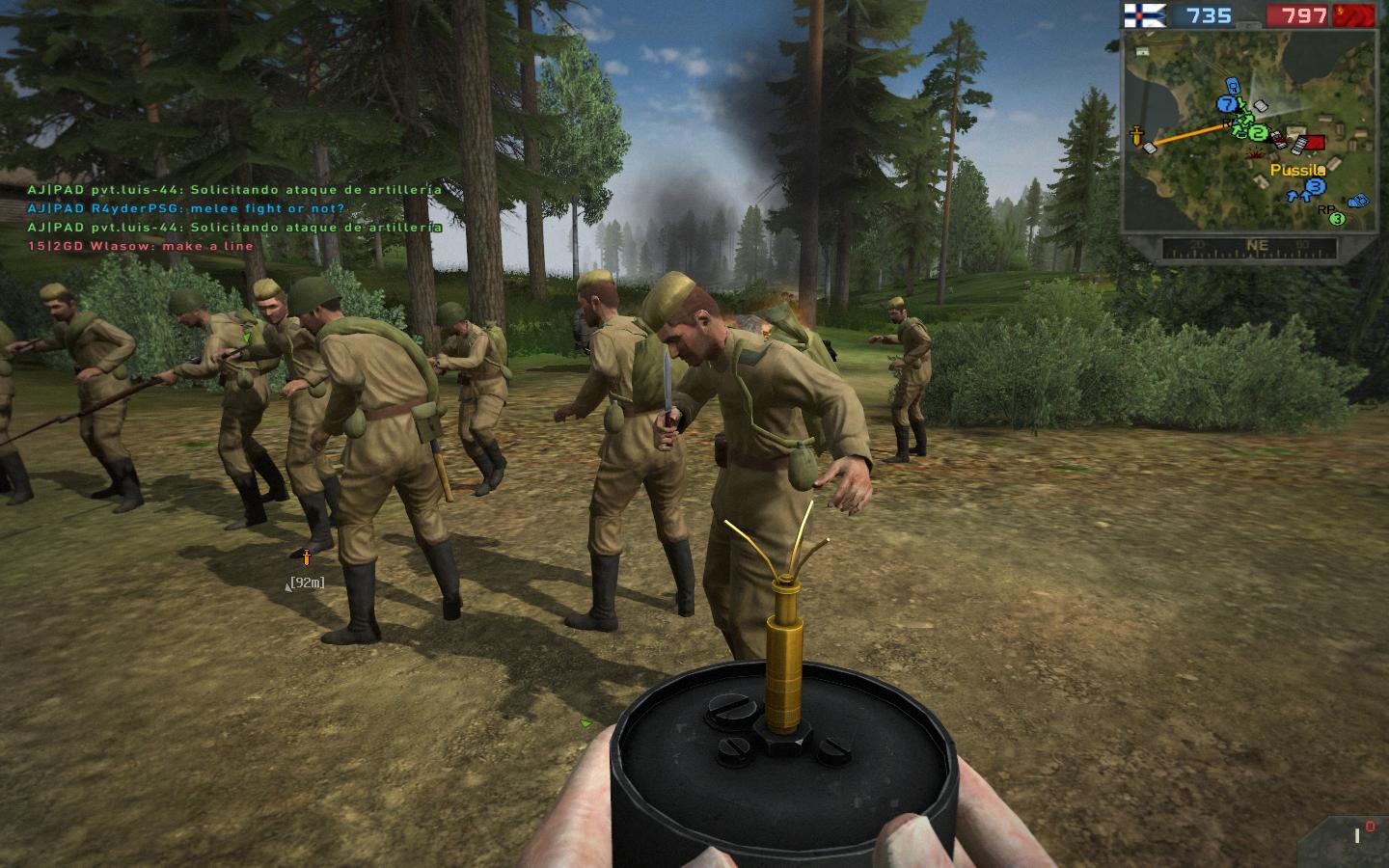
Task: Click the orange dagger attack marker on minimap
Action: [x=1138, y=134]
